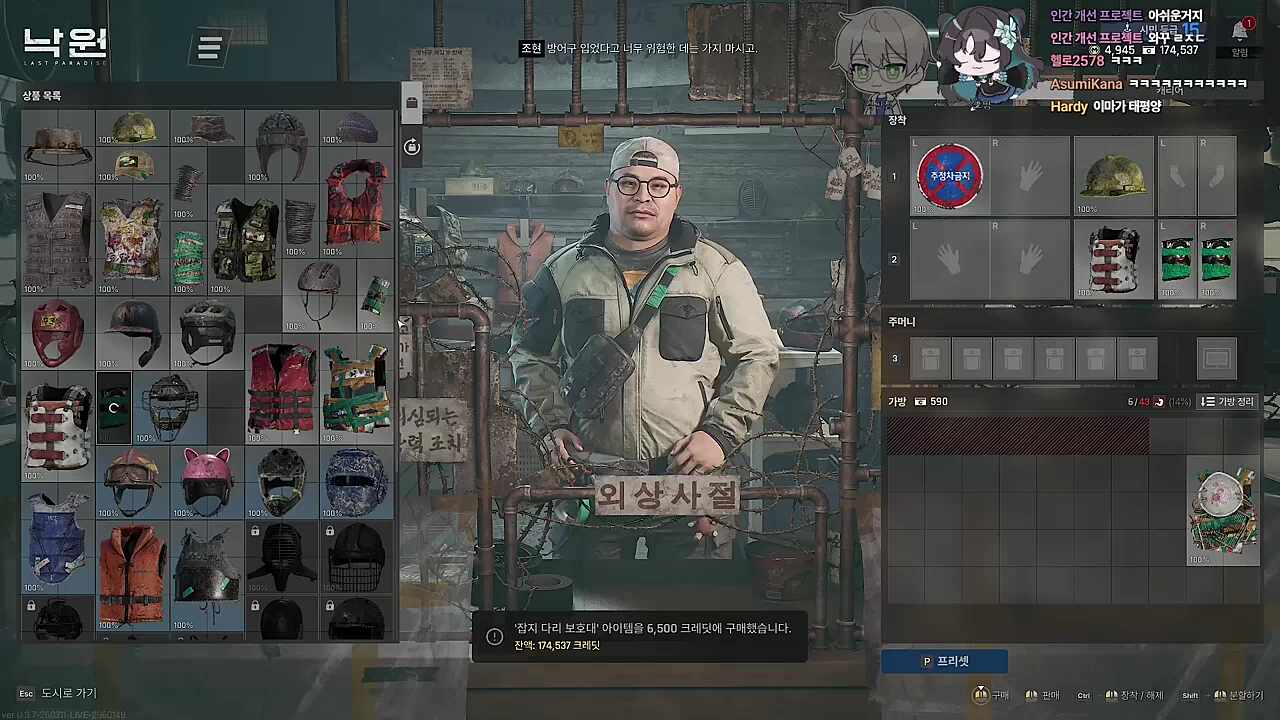Expand equipment row 1 in the 장착 panel
The height and width of the screenshot is (720, 1280).
pos(894,177)
